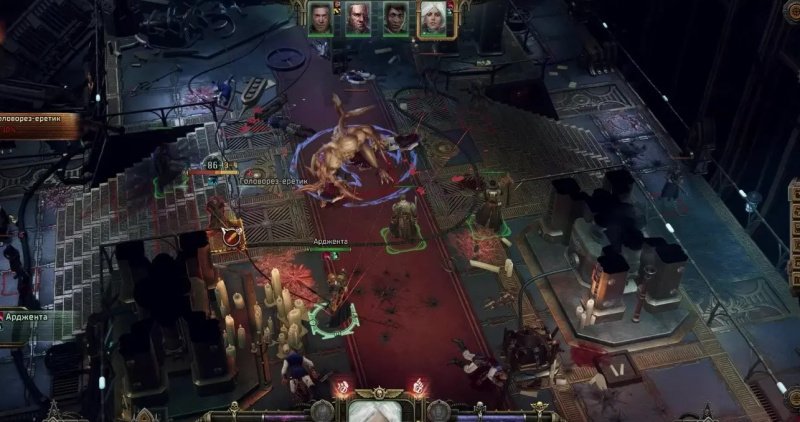Screen dimensions: 800x422
Task: Select the first party member portrait
Action: click(320, 19)
